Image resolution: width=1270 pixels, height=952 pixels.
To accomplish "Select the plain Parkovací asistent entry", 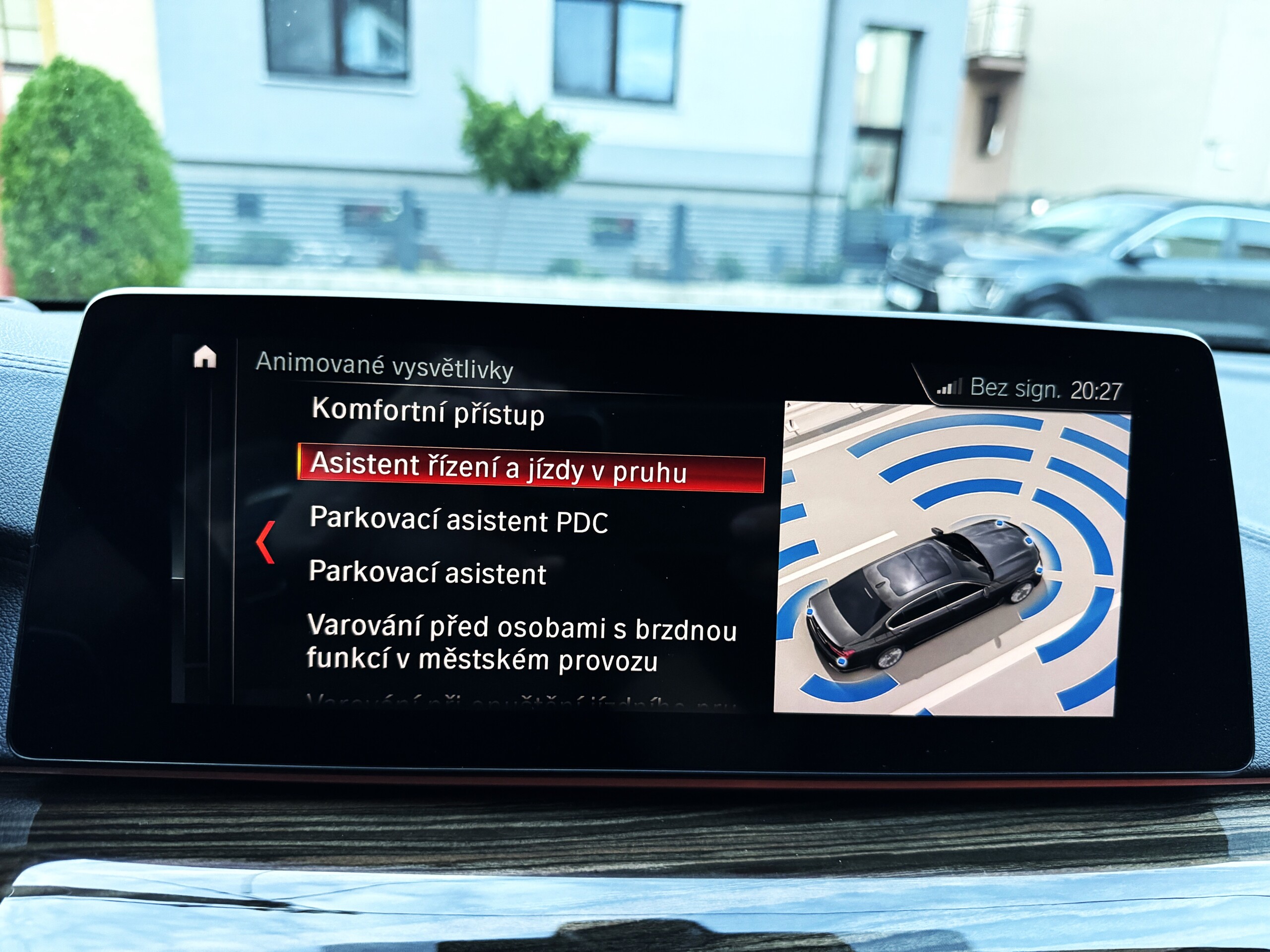I will point(427,572).
